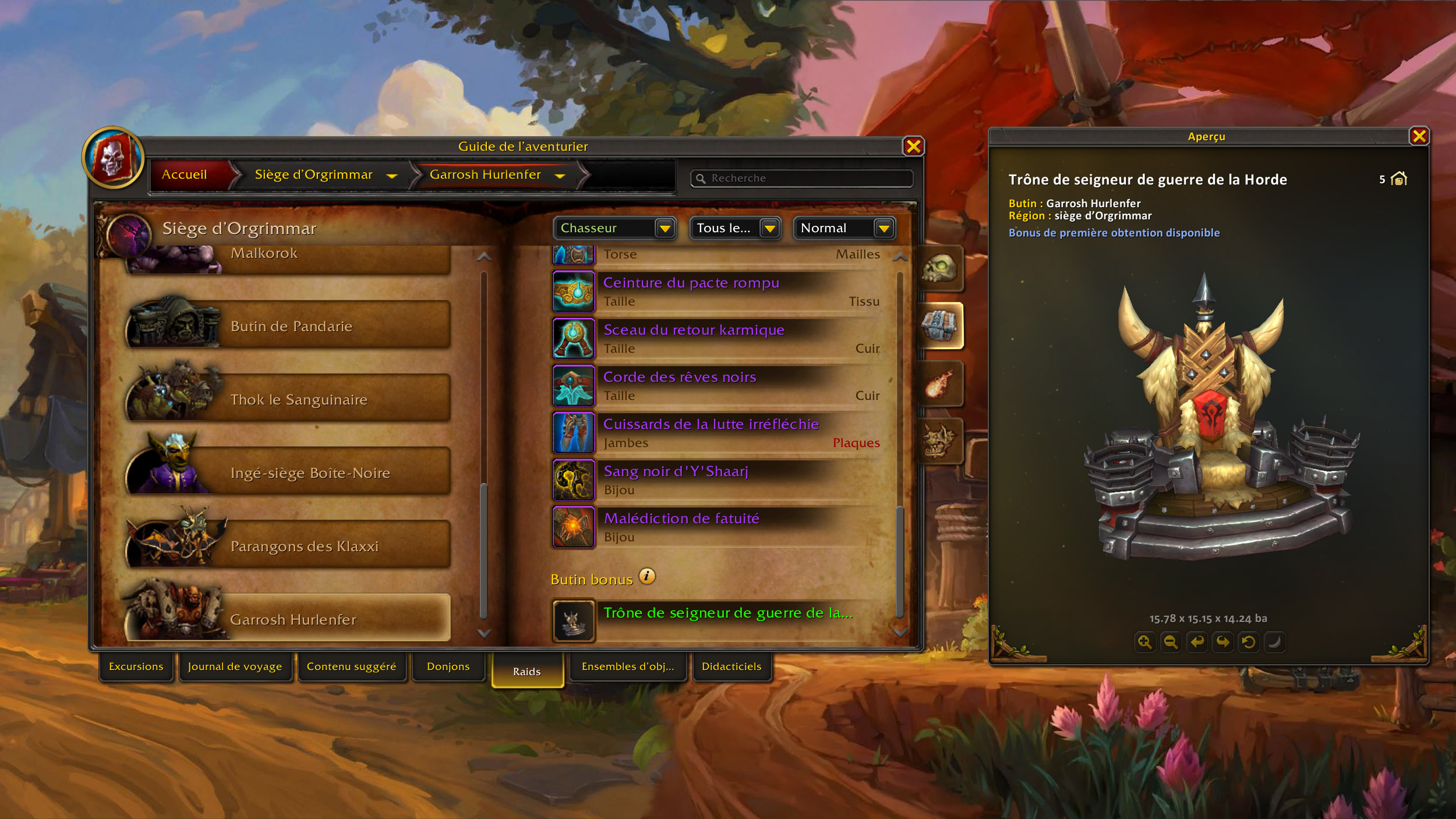Show the skull overview side tab
1456x819 pixels.
pos(939,269)
